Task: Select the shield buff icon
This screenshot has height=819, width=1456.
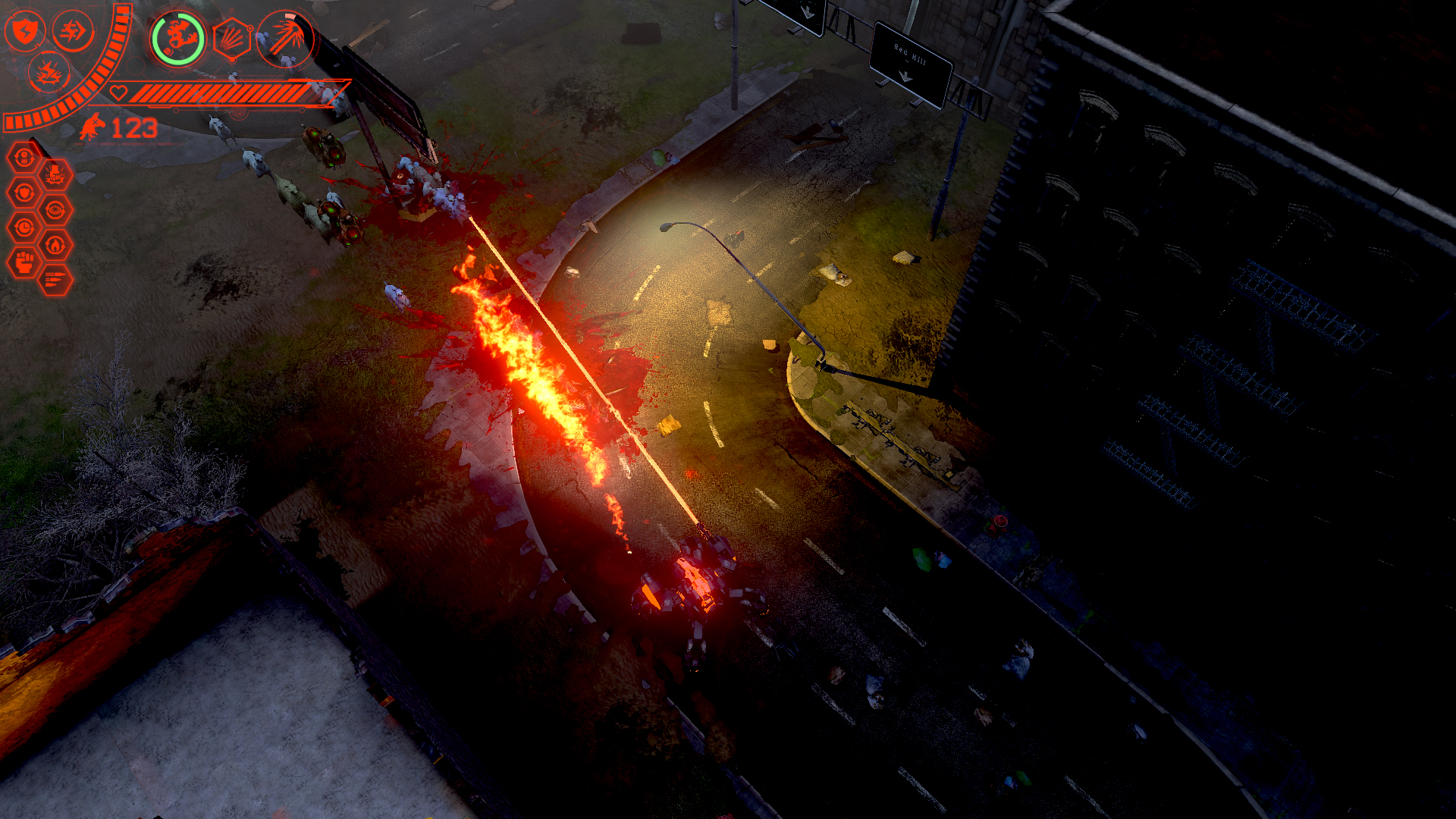Action: tap(26, 31)
